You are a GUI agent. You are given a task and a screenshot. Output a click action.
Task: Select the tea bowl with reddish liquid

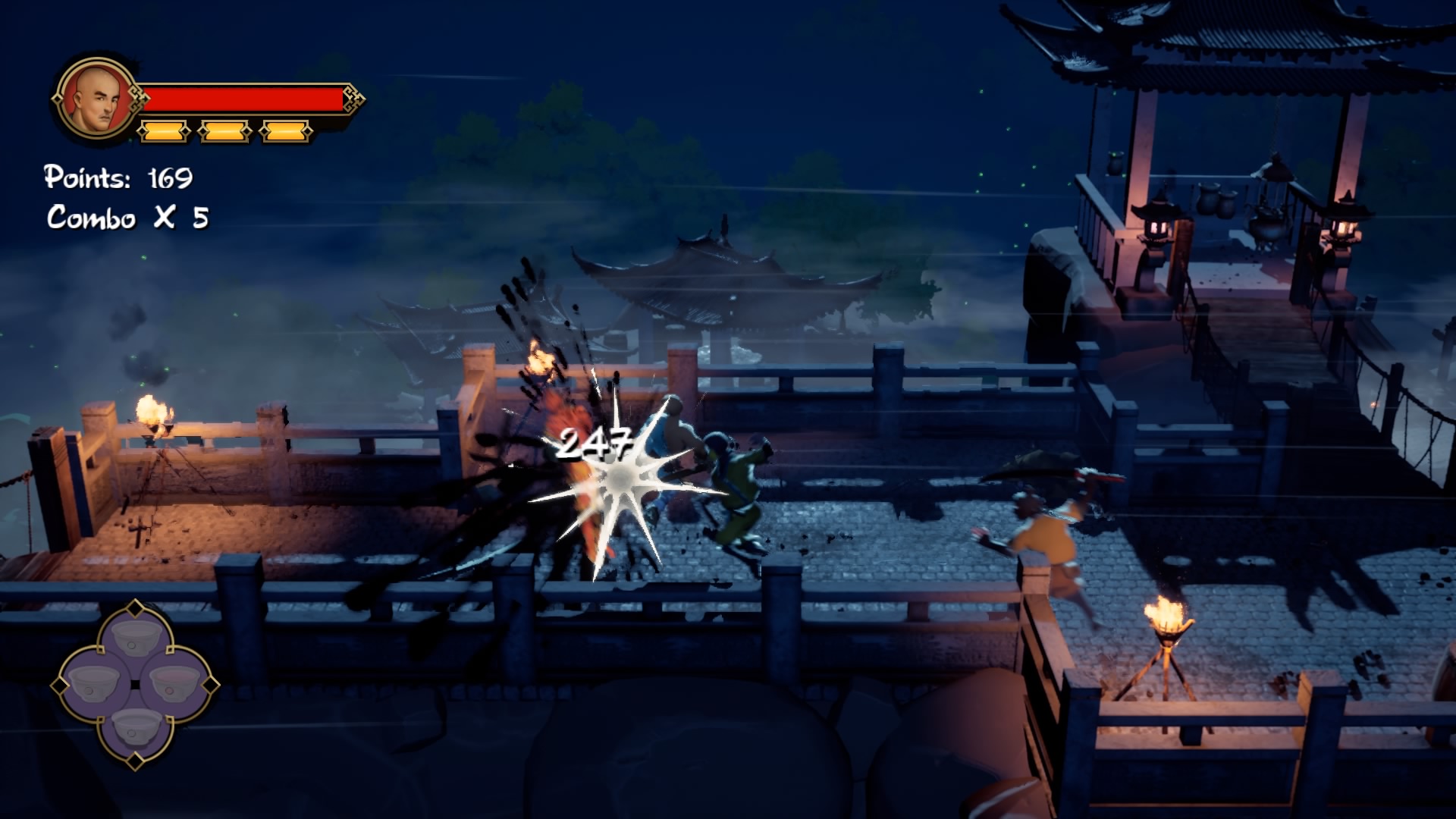pyautogui.click(x=175, y=683)
